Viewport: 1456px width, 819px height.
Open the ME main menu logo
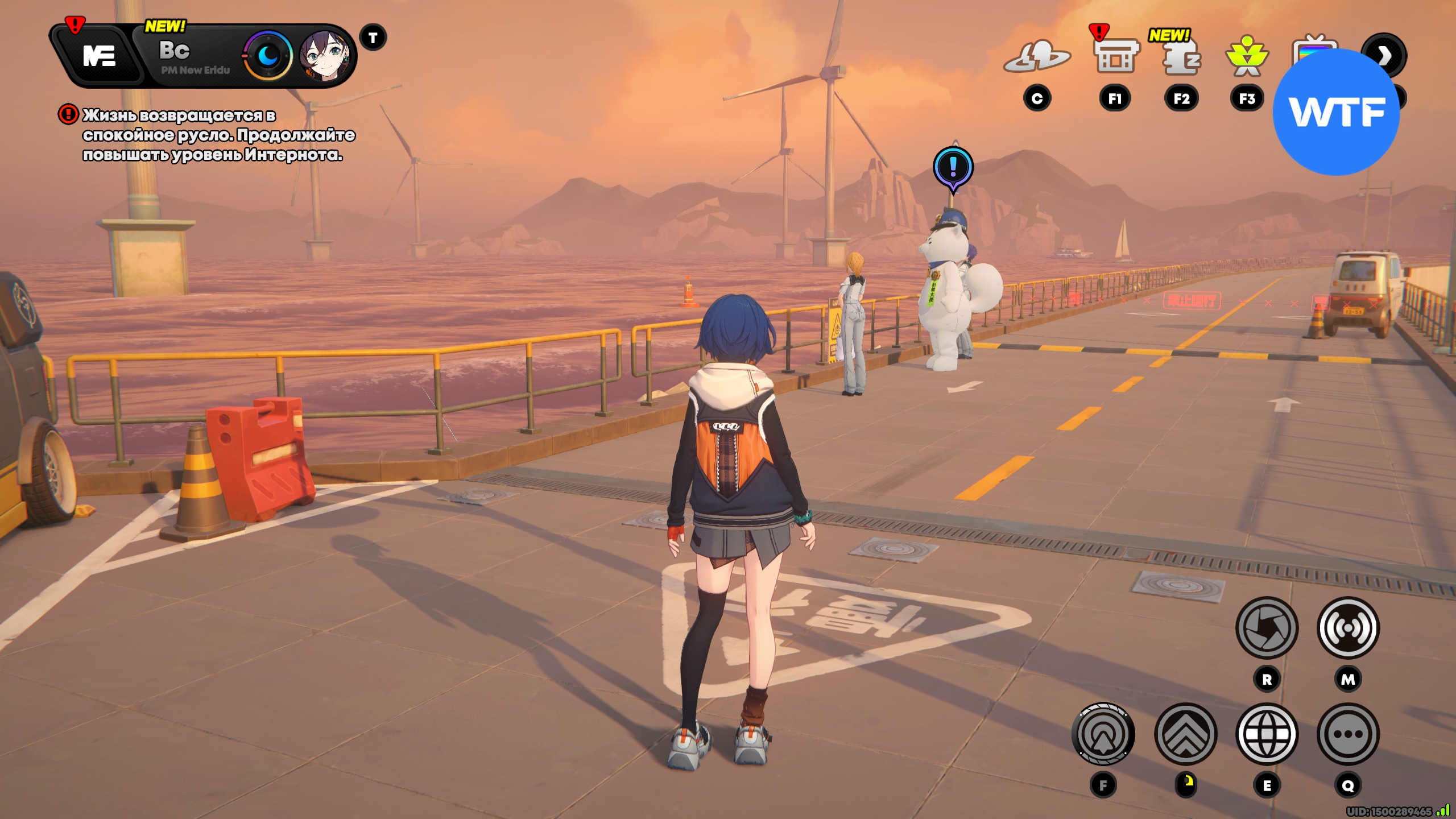pyautogui.click(x=98, y=56)
